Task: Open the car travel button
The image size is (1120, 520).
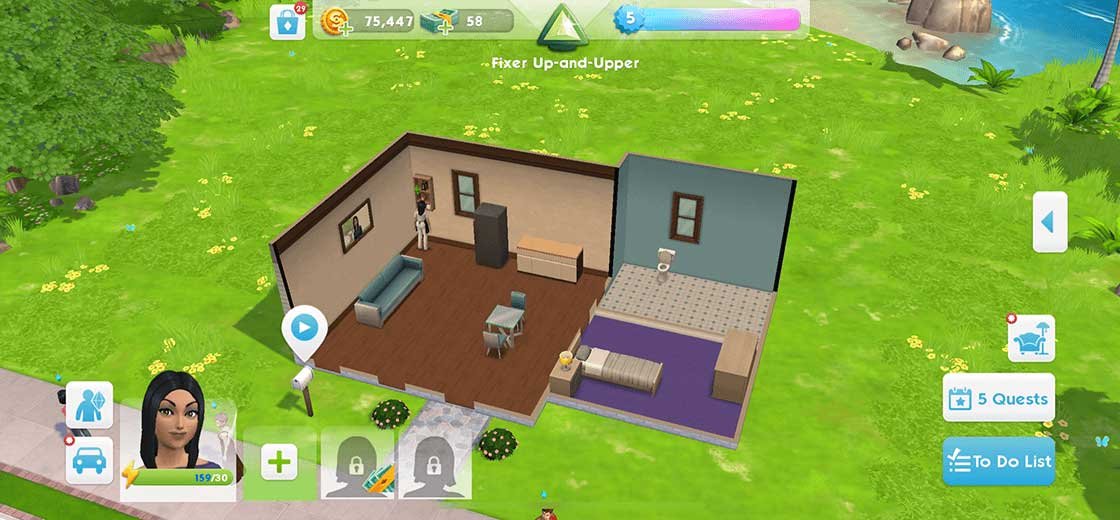Action: (x=90, y=460)
